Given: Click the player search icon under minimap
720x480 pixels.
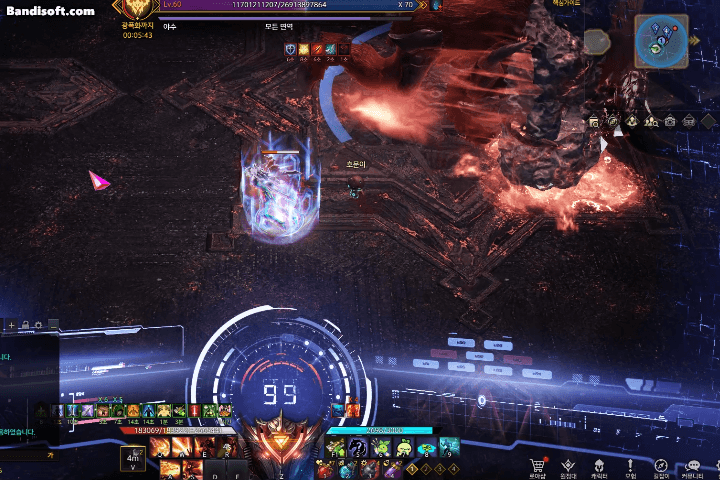Looking at the screenshot, I should (x=651, y=121).
